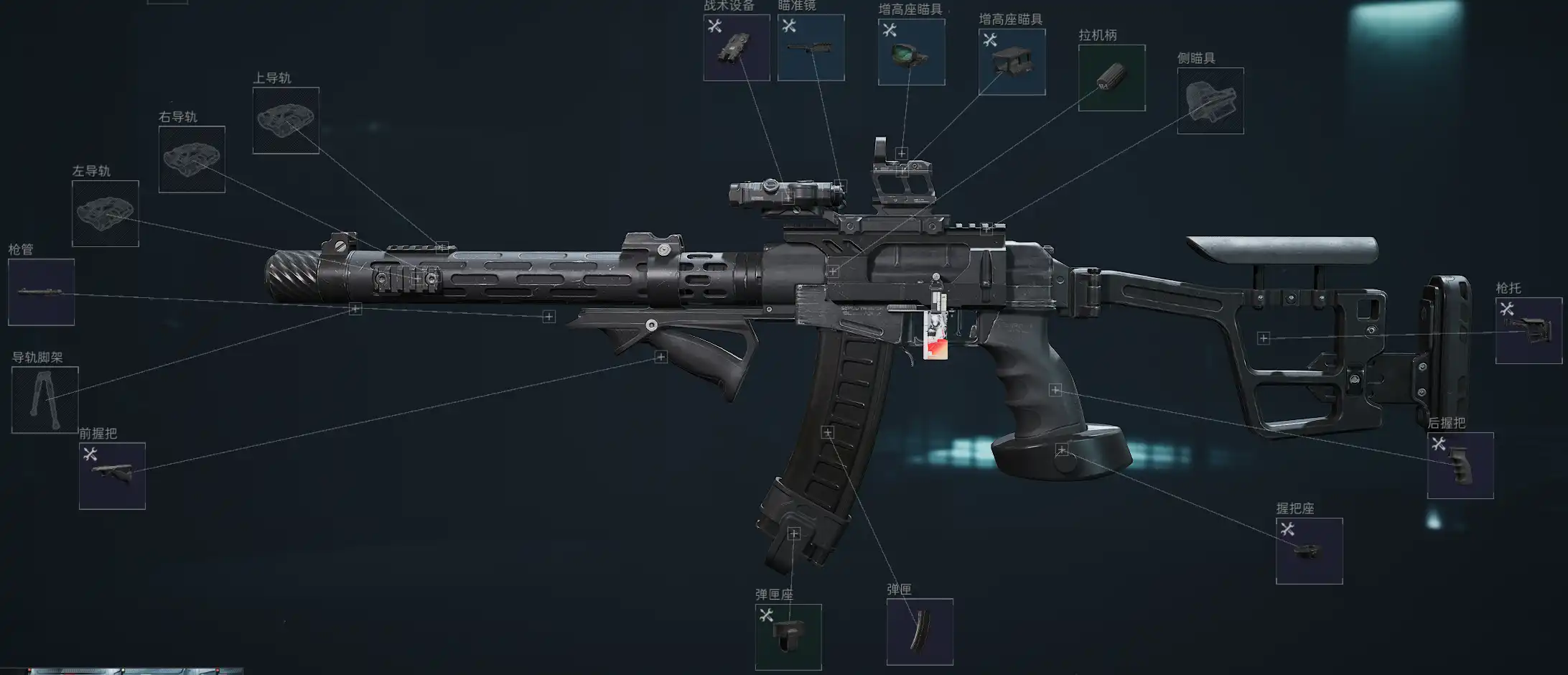Open the 拉机柄 charging handle slot

coord(1111,78)
